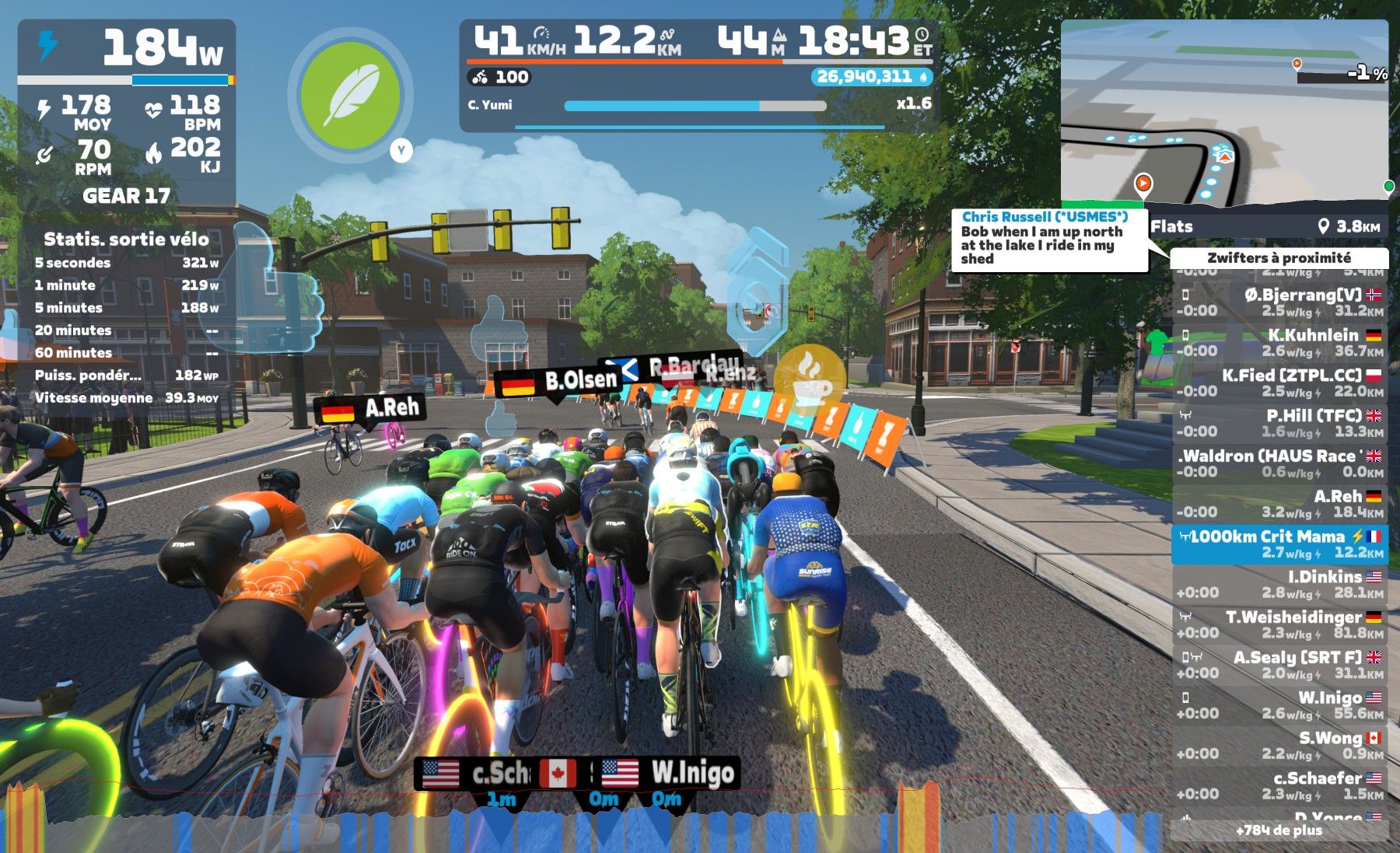Open Chris Russell's chat message bubble
This screenshot has width=1400, height=853.
(x=1049, y=239)
